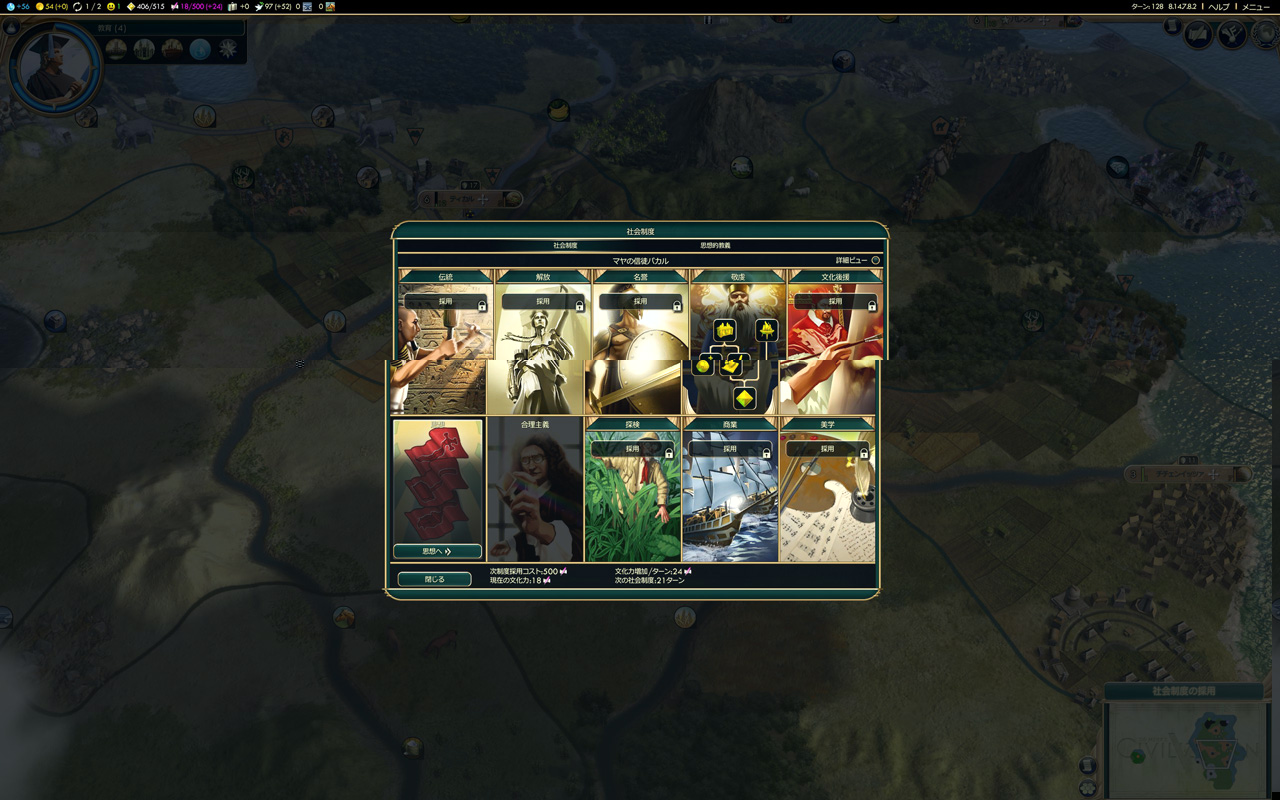Image resolution: width=1280 pixels, height=800 pixels.
Task: Adopt the 美学 (Aesthetics) policy tree
Action: tap(827, 450)
